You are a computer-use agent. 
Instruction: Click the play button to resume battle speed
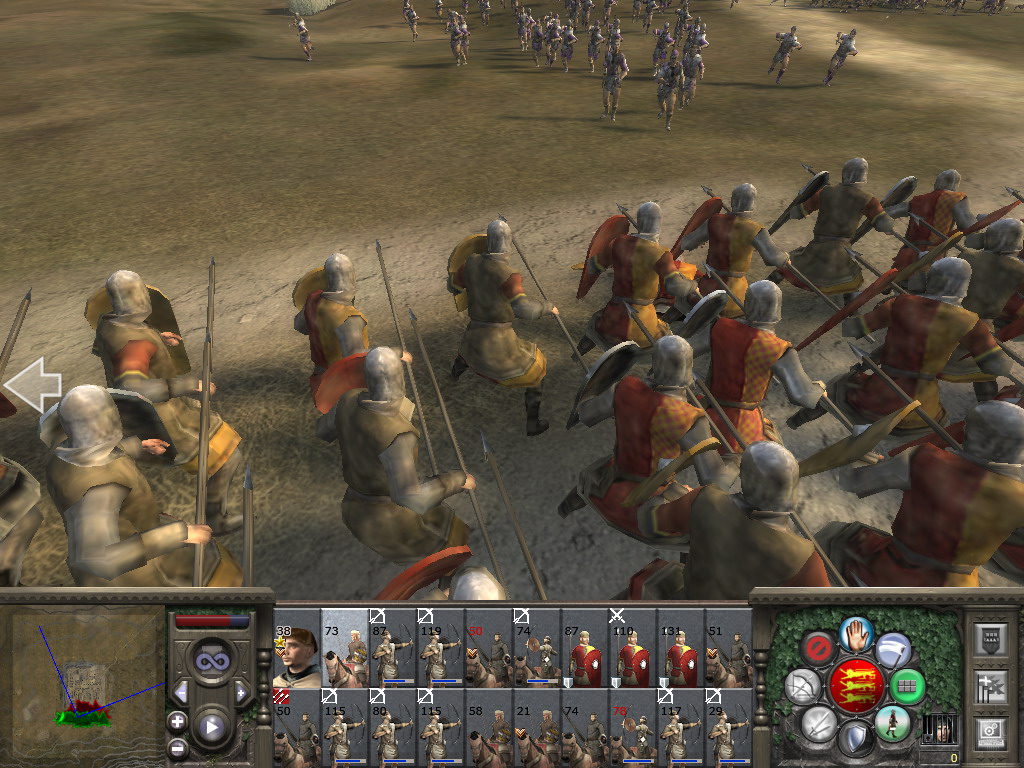click(211, 727)
